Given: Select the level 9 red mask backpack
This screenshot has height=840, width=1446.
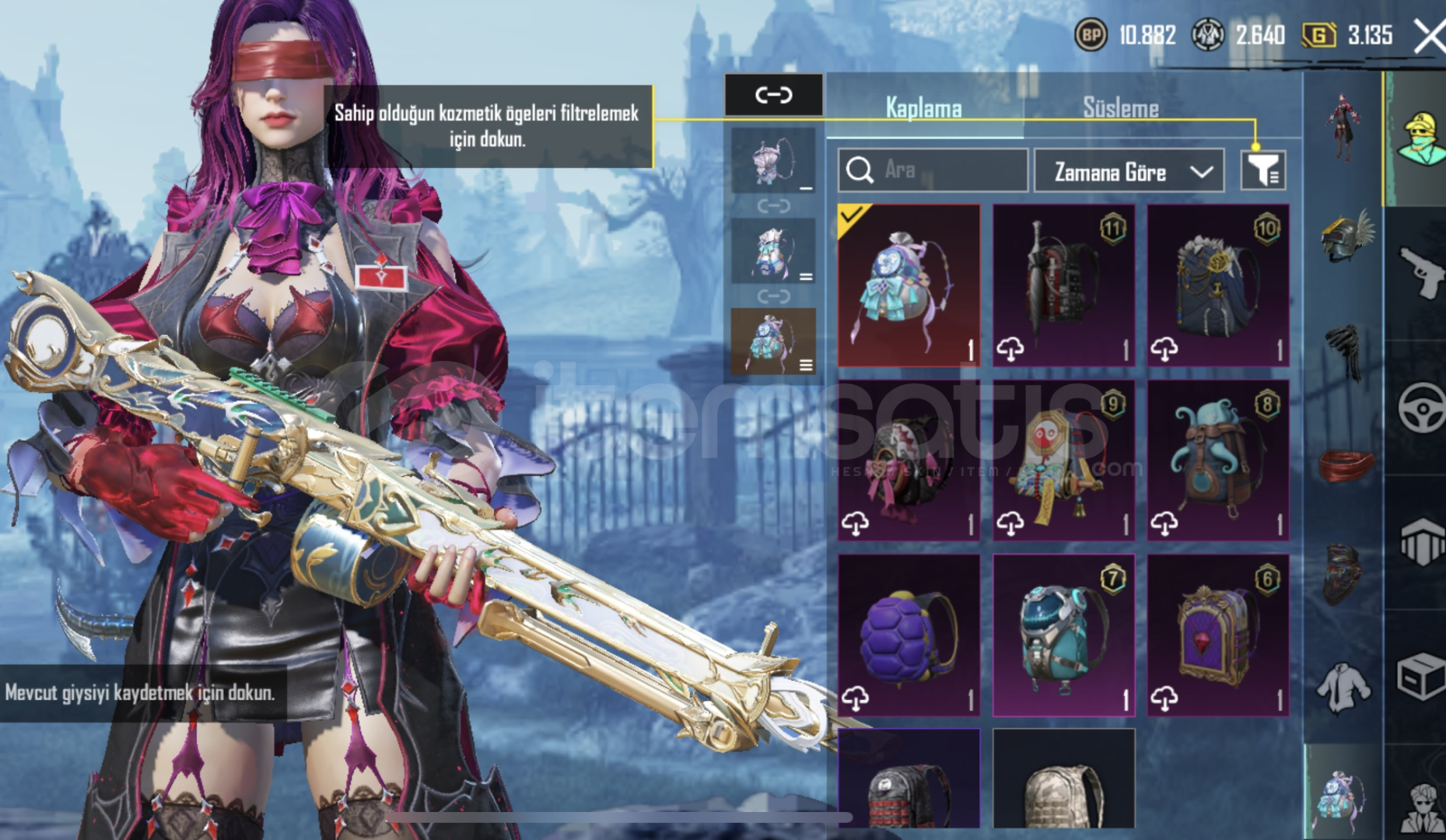Looking at the screenshot, I should (1063, 460).
